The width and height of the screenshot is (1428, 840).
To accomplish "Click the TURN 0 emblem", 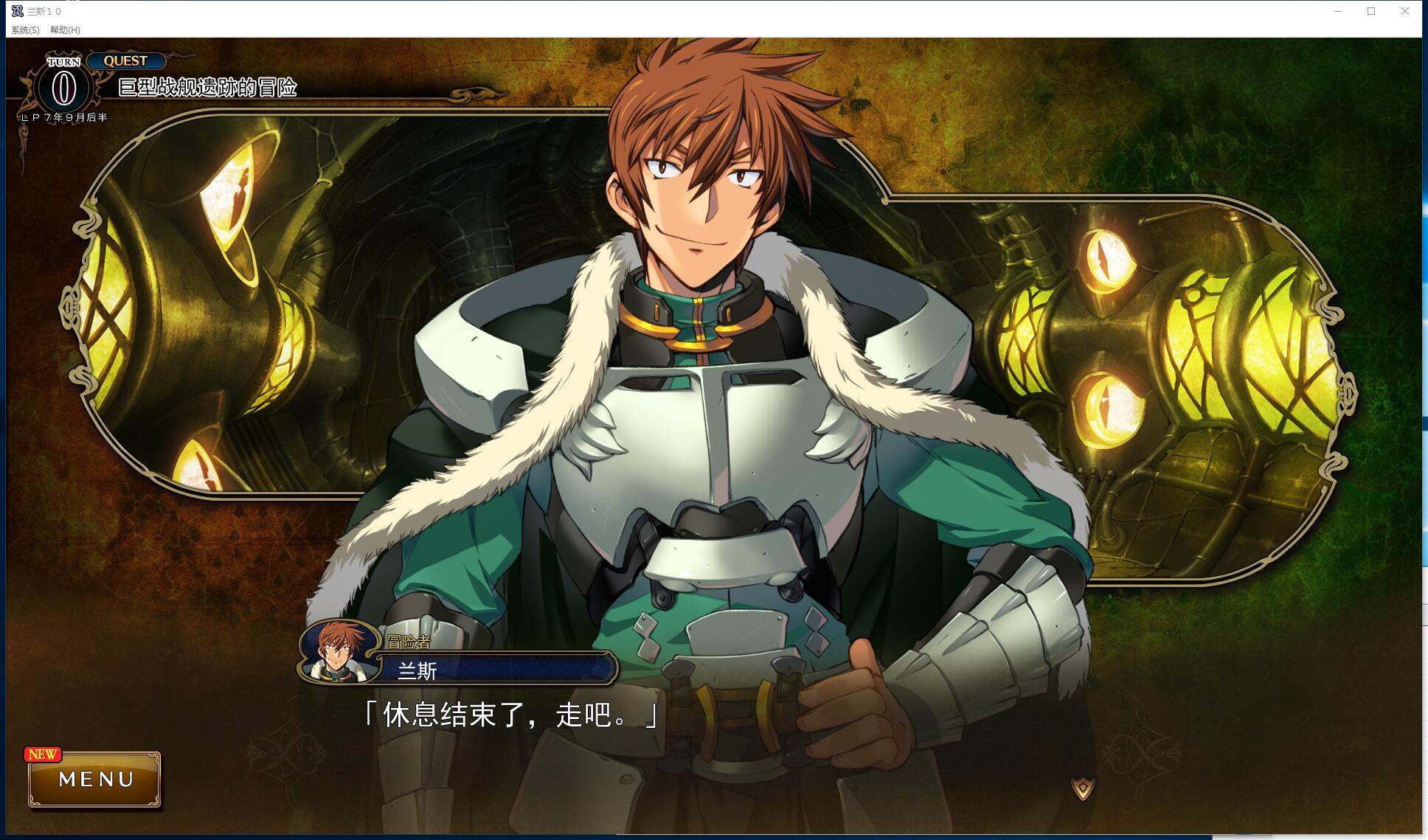I will coord(62,86).
